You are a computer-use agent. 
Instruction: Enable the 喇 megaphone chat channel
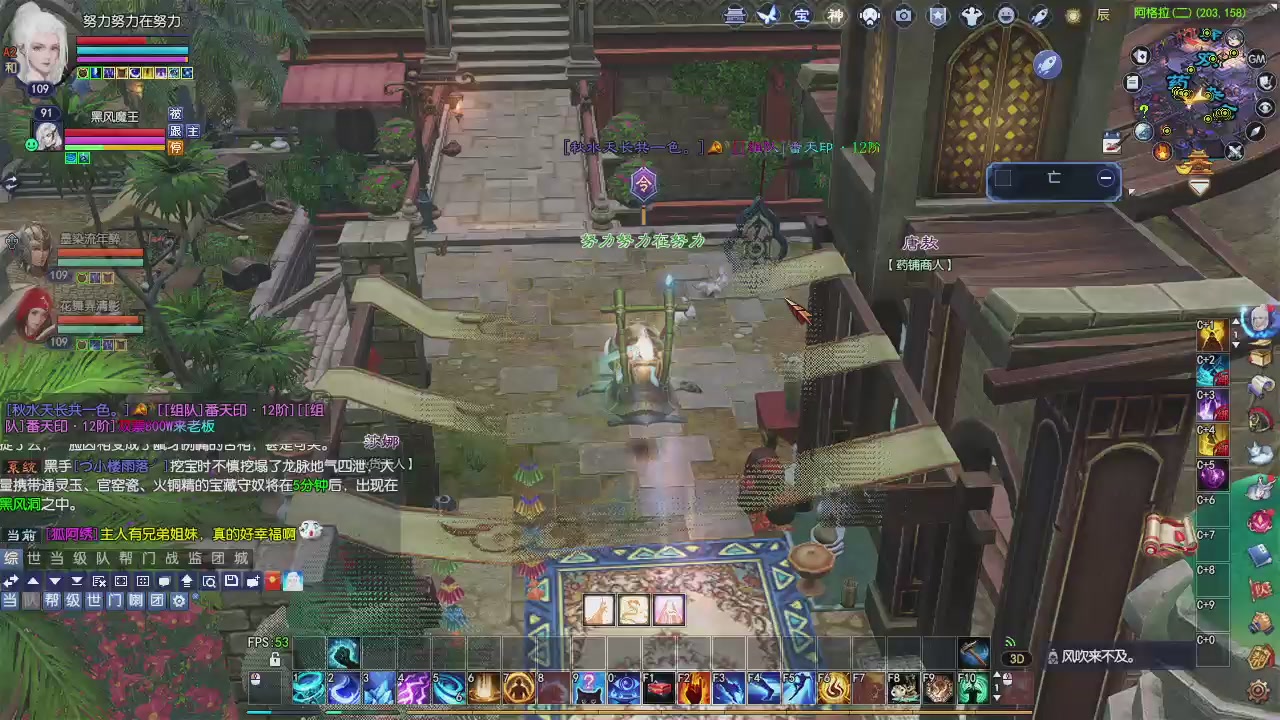pos(134,600)
